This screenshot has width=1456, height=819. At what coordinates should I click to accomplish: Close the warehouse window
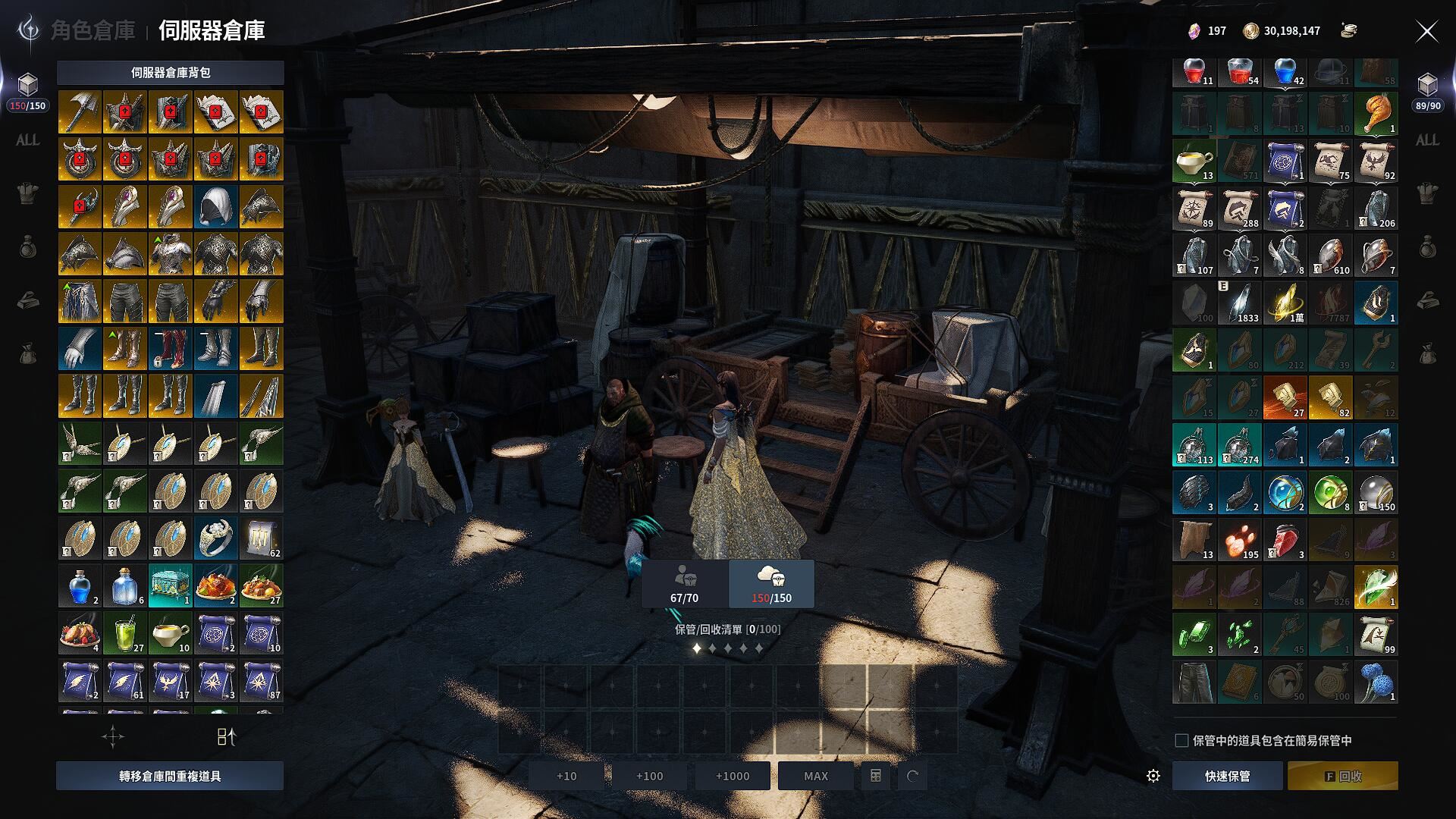(1426, 31)
